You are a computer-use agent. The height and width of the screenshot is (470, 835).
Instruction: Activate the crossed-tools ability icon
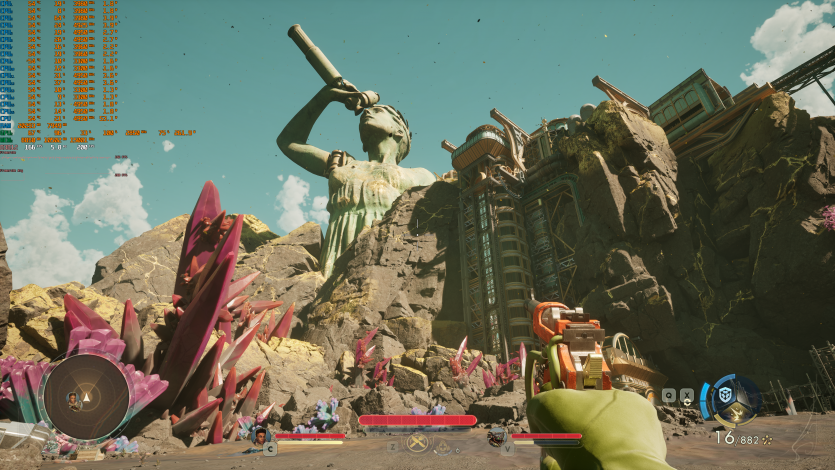[417, 442]
